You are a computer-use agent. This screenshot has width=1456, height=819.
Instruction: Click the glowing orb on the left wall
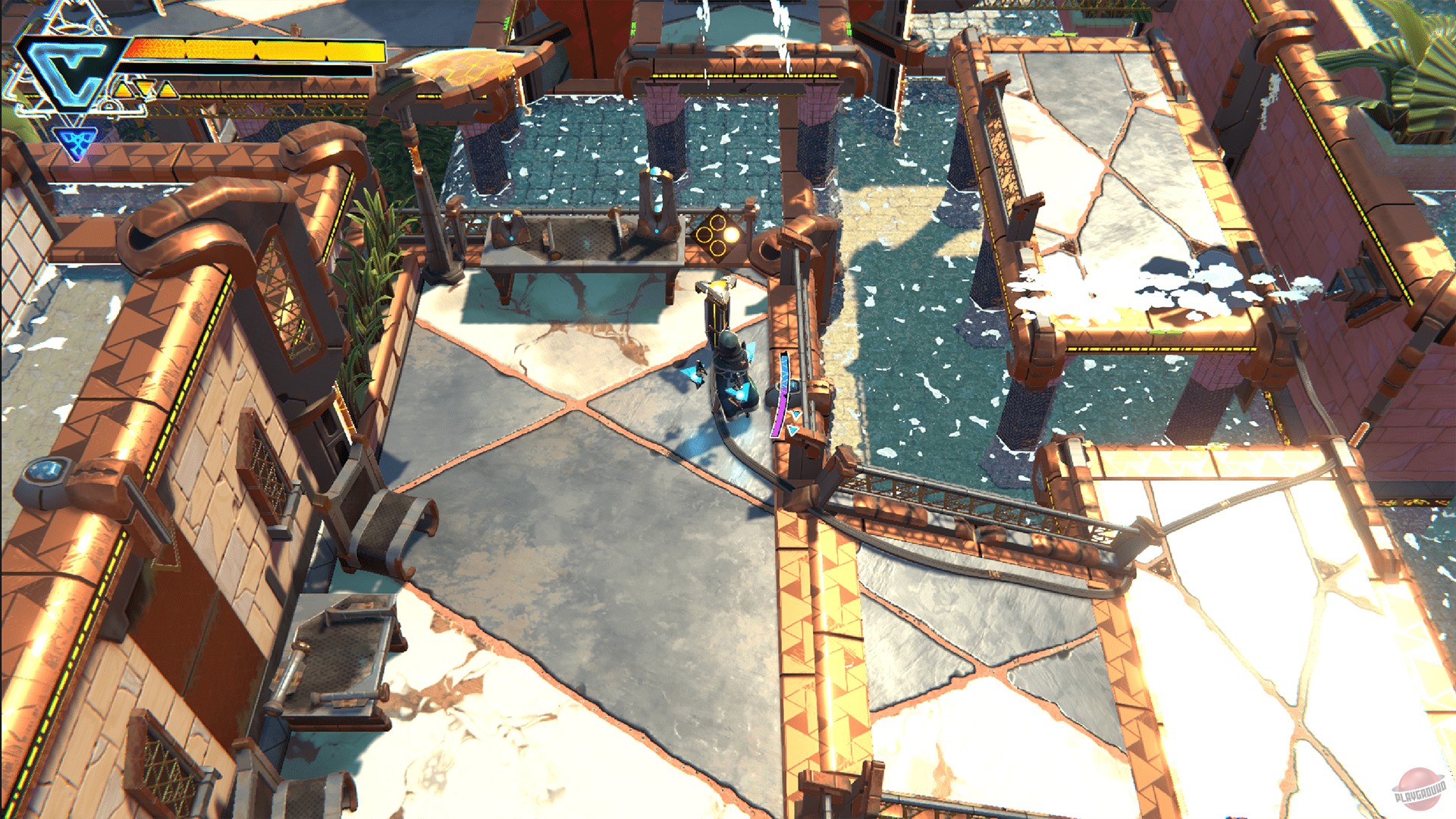(45, 469)
